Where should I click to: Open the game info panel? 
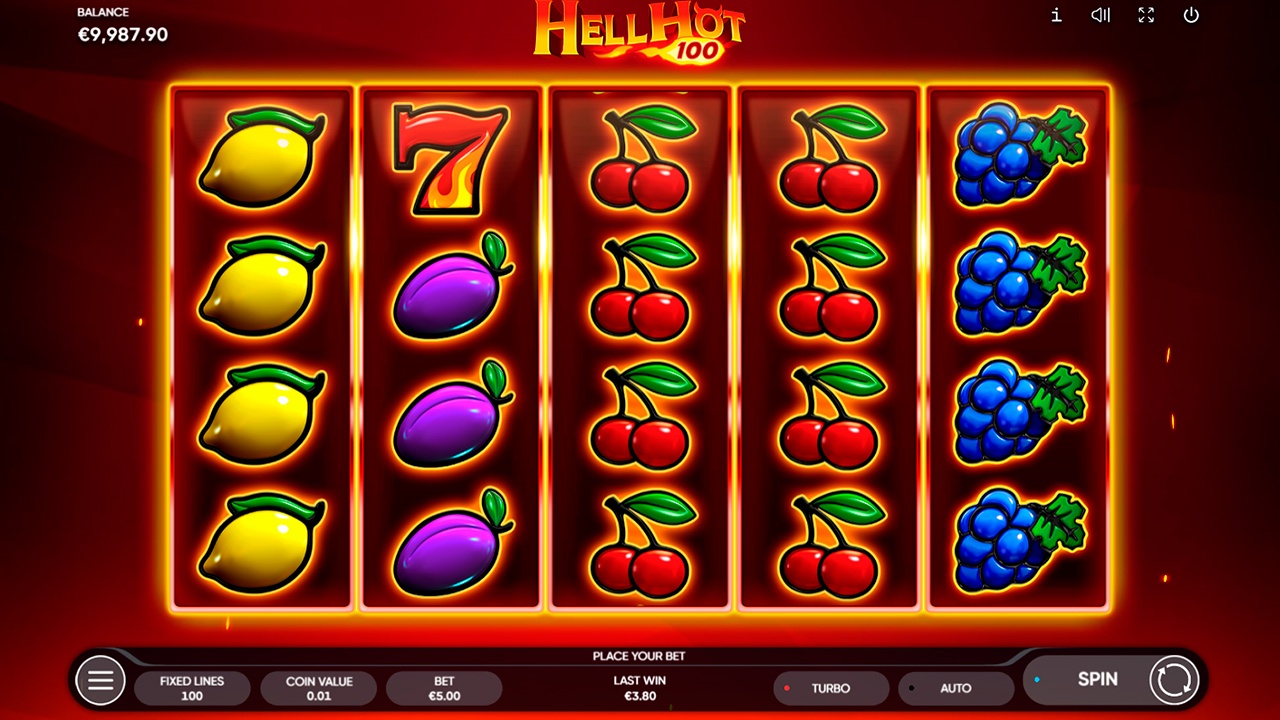coord(1054,15)
